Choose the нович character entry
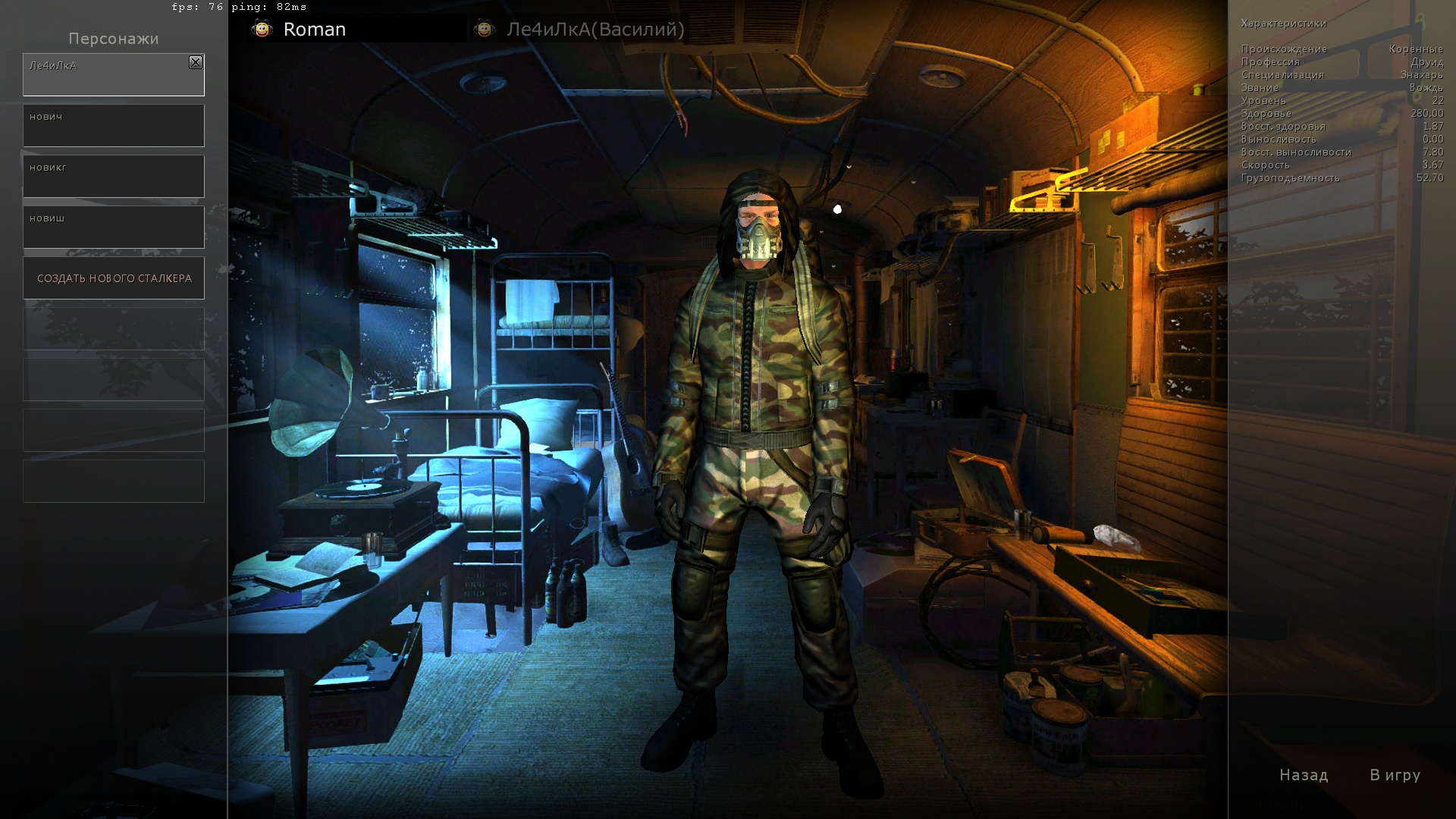 [x=114, y=126]
